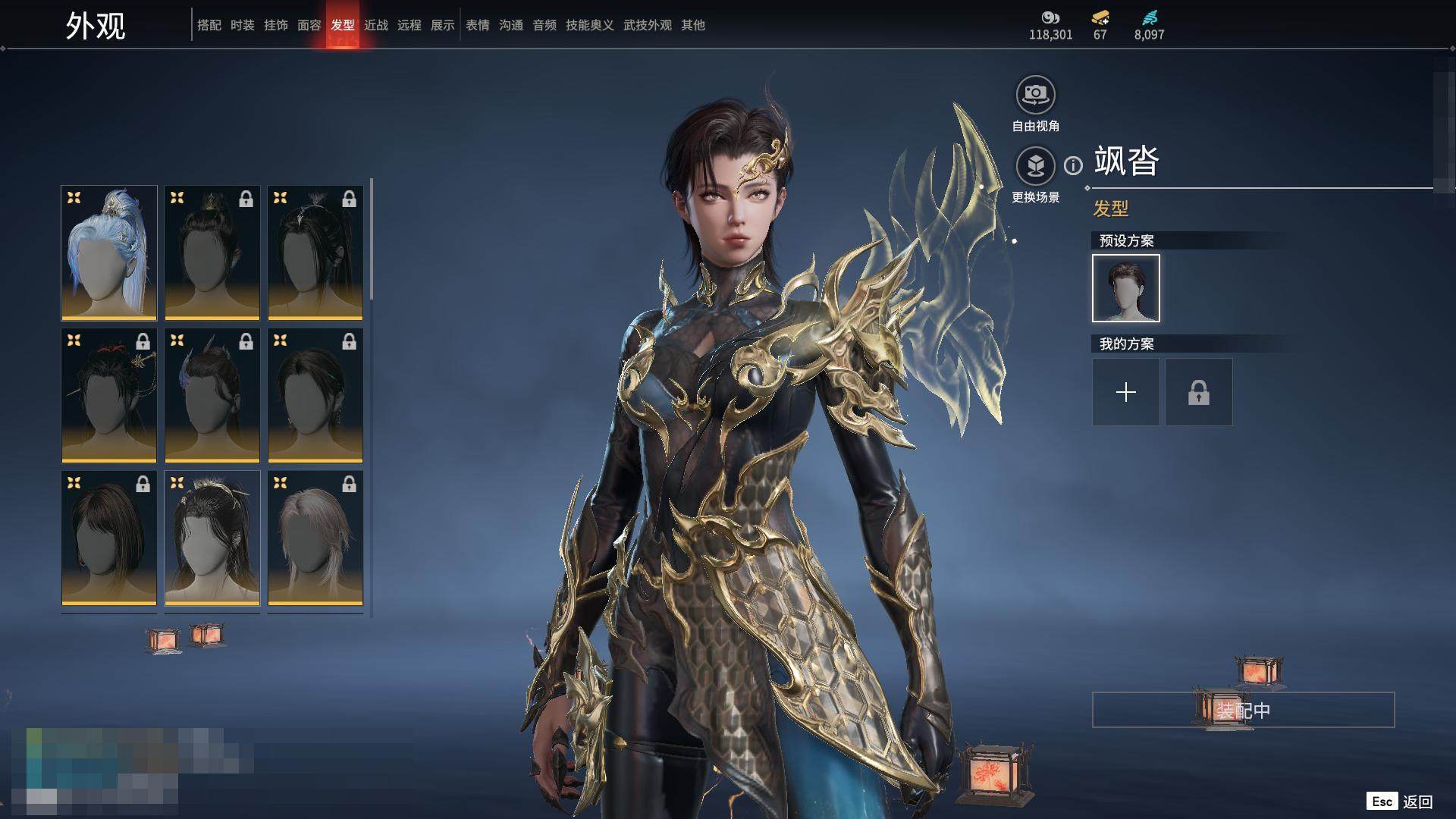Viewport: 1456px width, 819px height.
Task: Click 返回 to go back
Action: 1416,802
